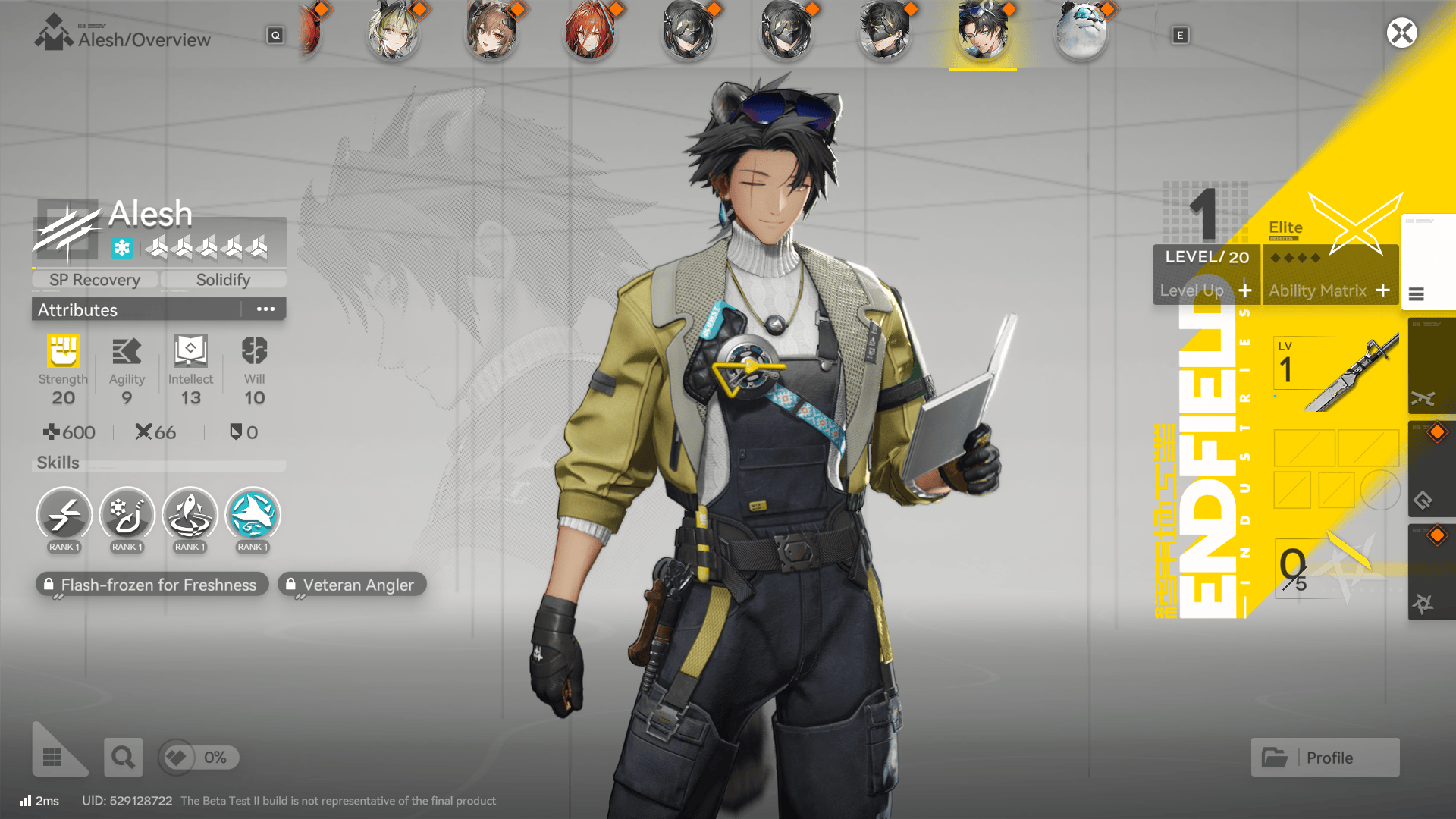Viewport: 1456px width, 819px height.
Task: Open the character search magnifier at bottom left
Action: point(123,756)
